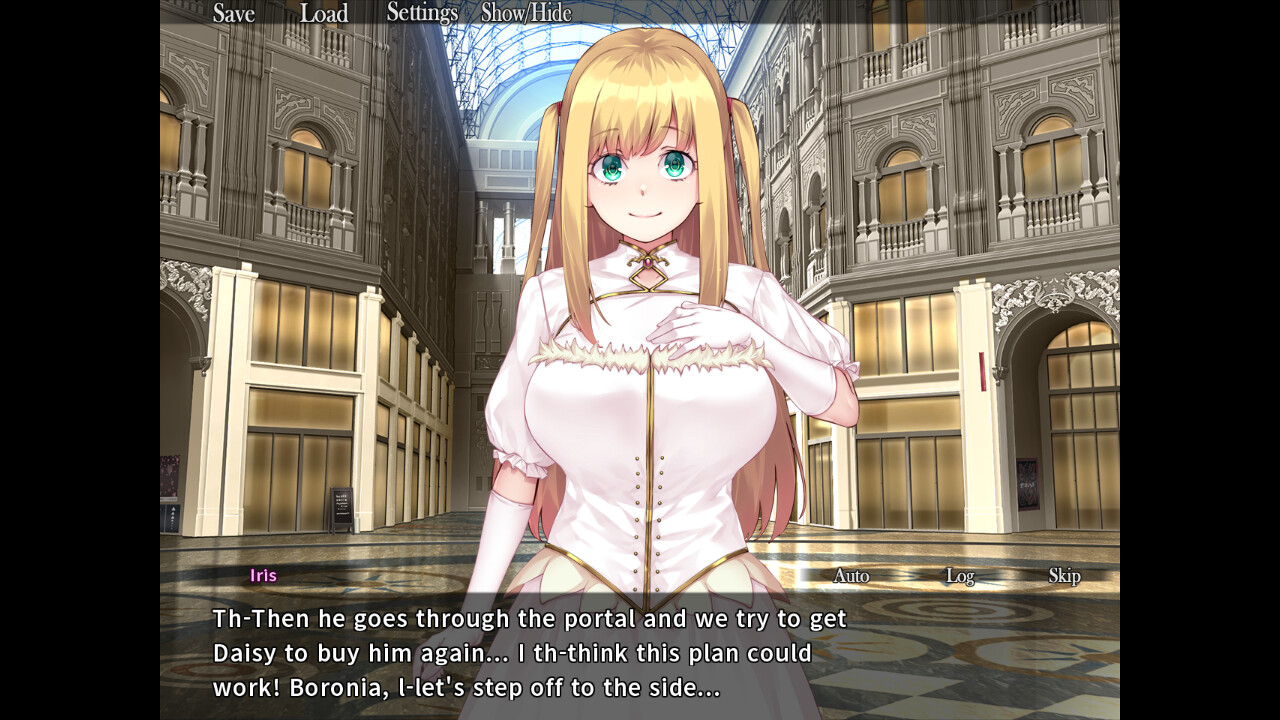This screenshot has width=1280, height=720.
Task: Select the Iris nameplate
Action: [264, 575]
